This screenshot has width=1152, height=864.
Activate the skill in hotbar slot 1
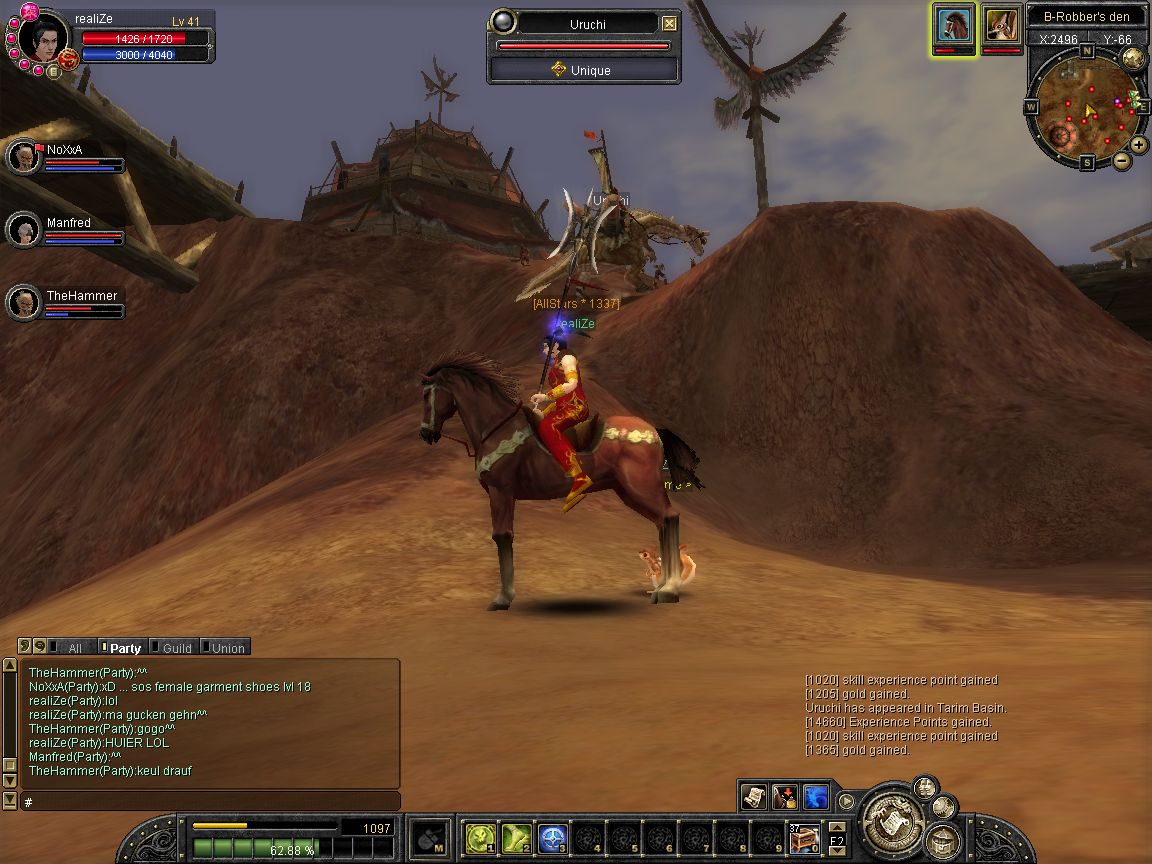(x=480, y=837)
